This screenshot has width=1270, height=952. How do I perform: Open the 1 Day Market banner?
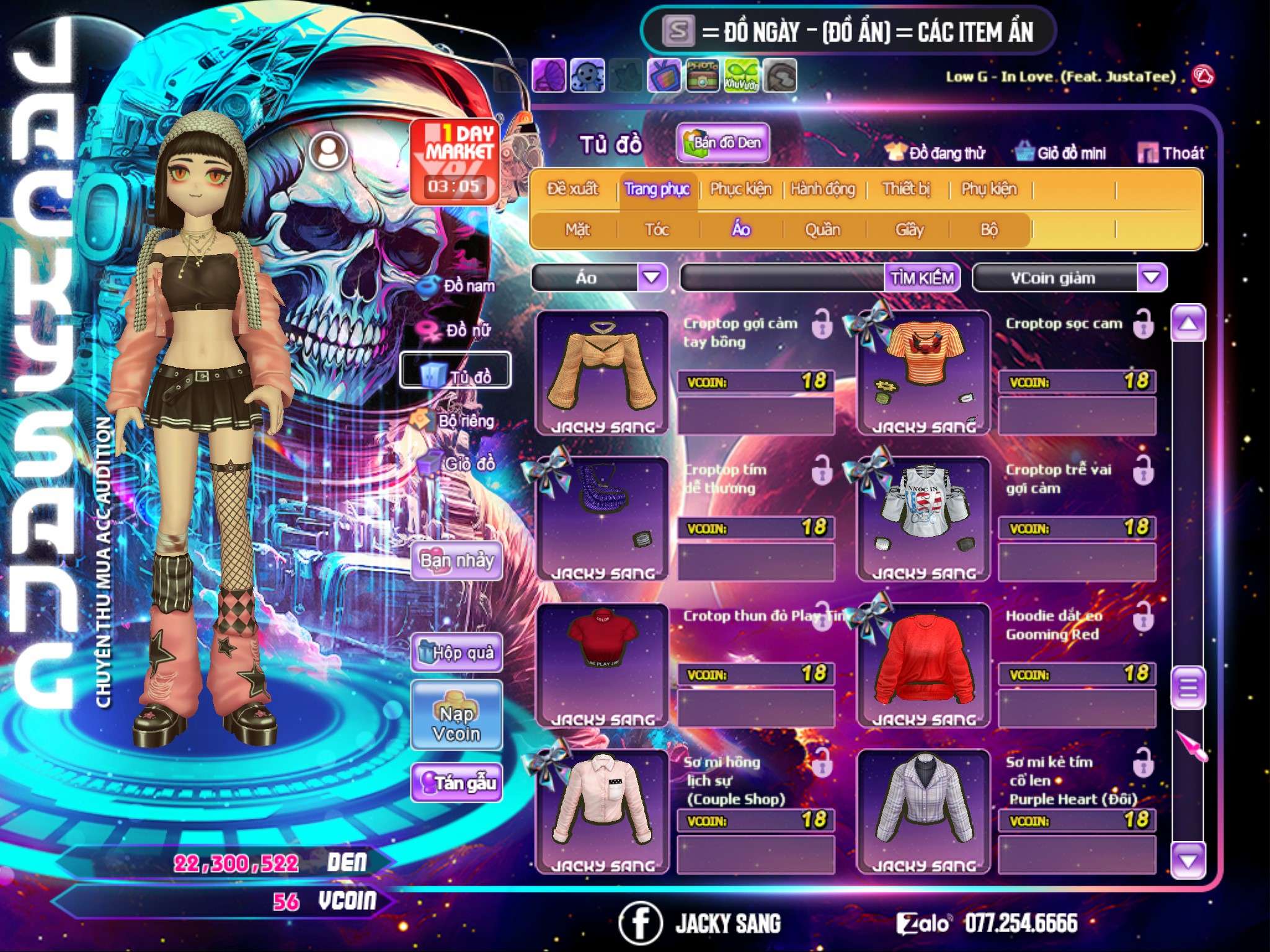pos(455,161)
